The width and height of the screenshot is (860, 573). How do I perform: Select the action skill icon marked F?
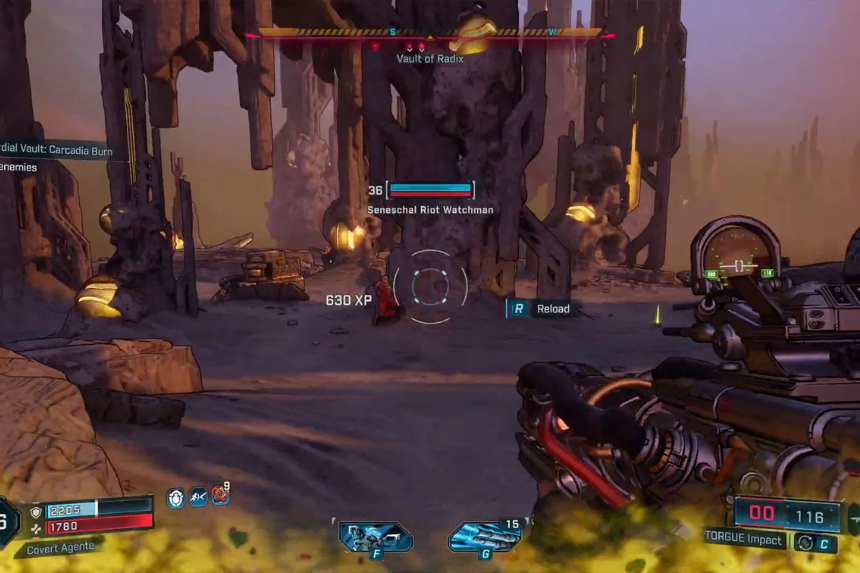tap(375, 537)
